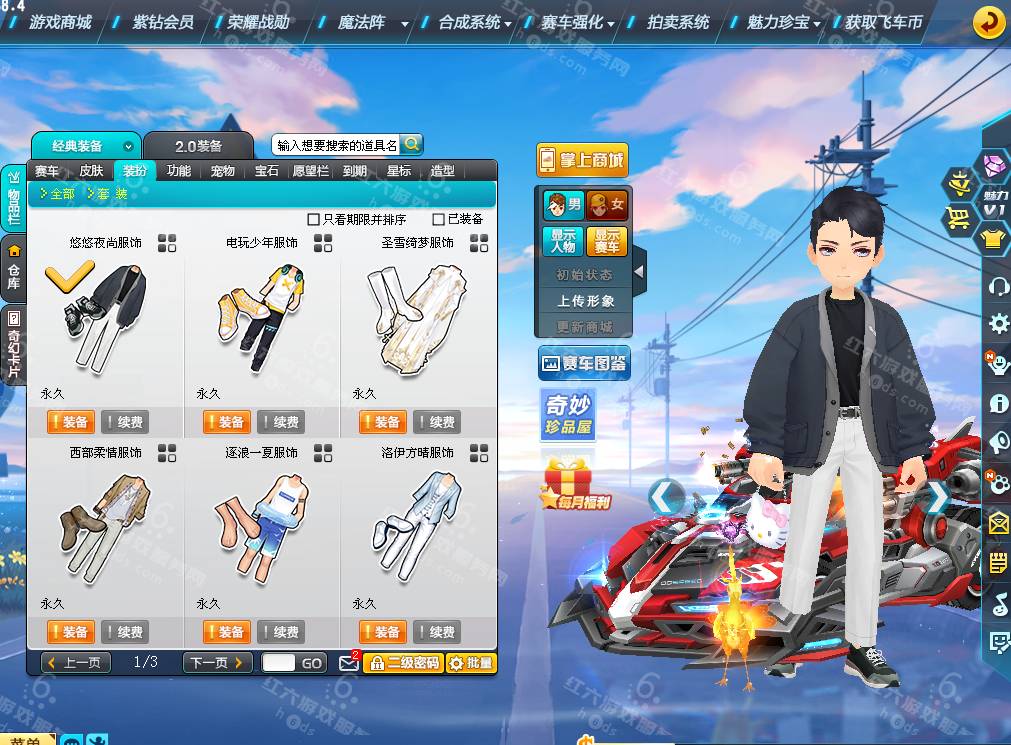Open the 拍卖系统 auction menu
This screenshot has height=745, width=1011.
pos(678,21)
